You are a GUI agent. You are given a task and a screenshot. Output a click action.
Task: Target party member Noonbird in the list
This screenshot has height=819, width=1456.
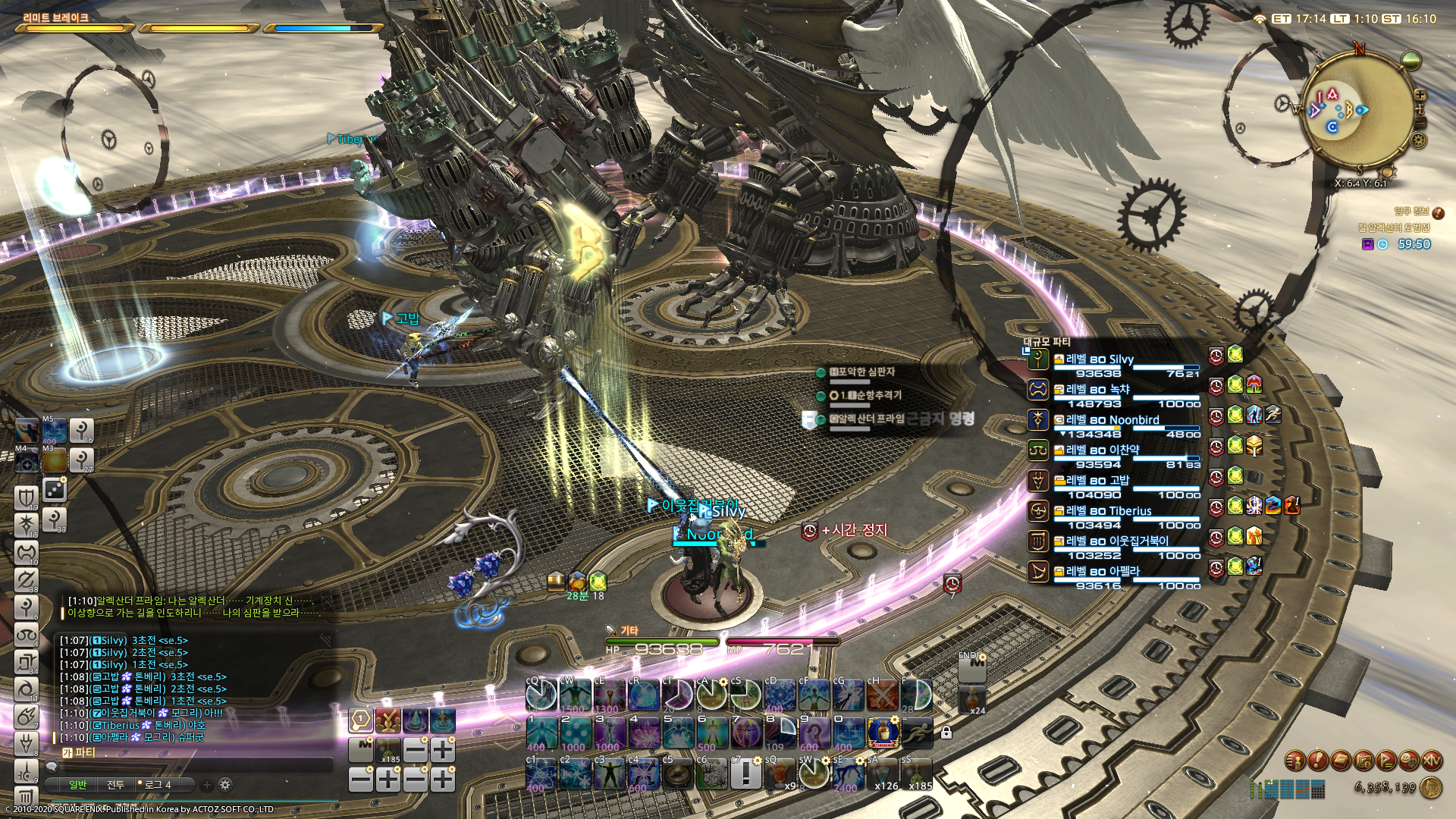pyautogui.click(x=1112, y=420)
